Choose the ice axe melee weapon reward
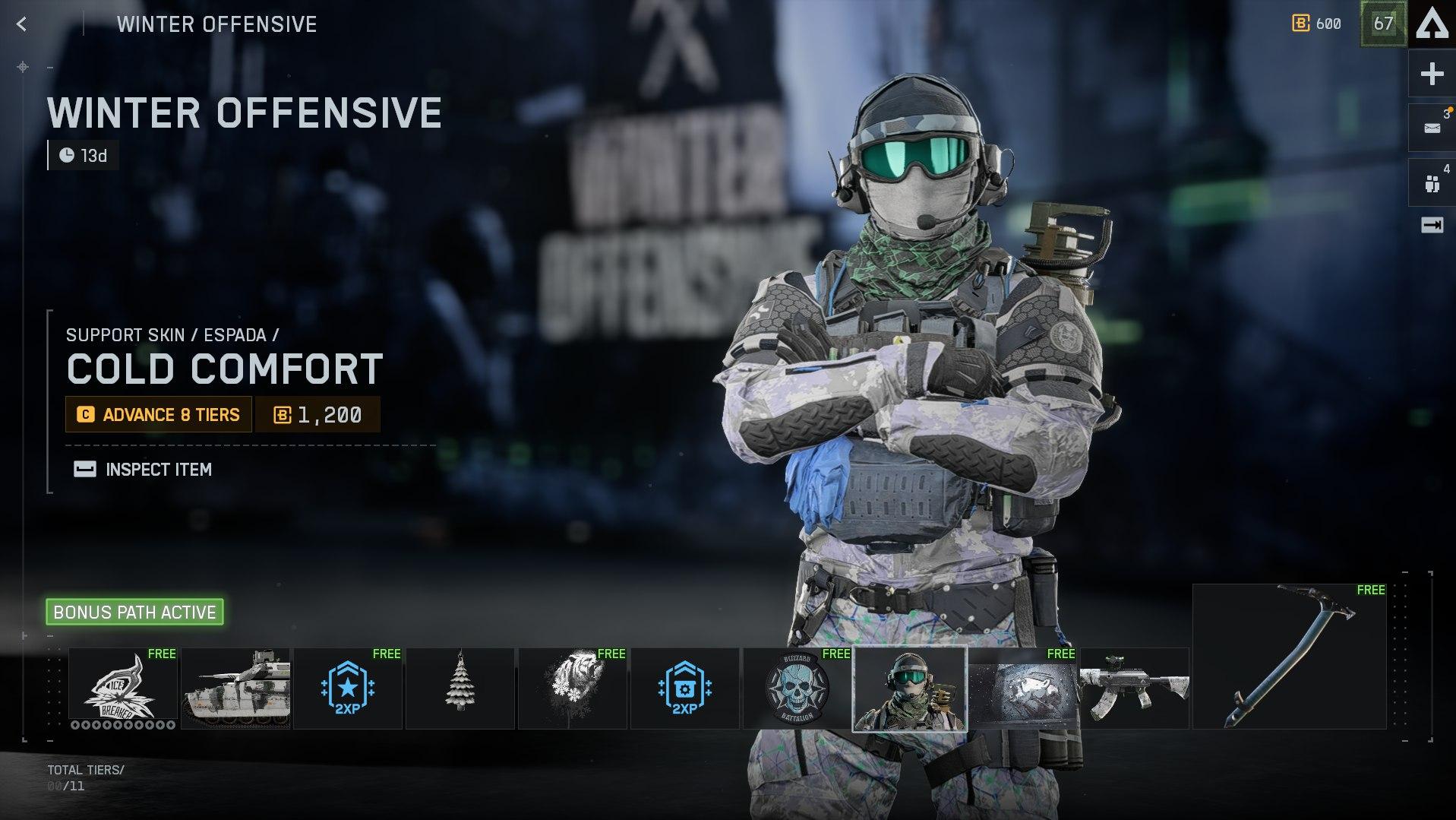Screen dimensions: 1456x820 [1290, 656]
